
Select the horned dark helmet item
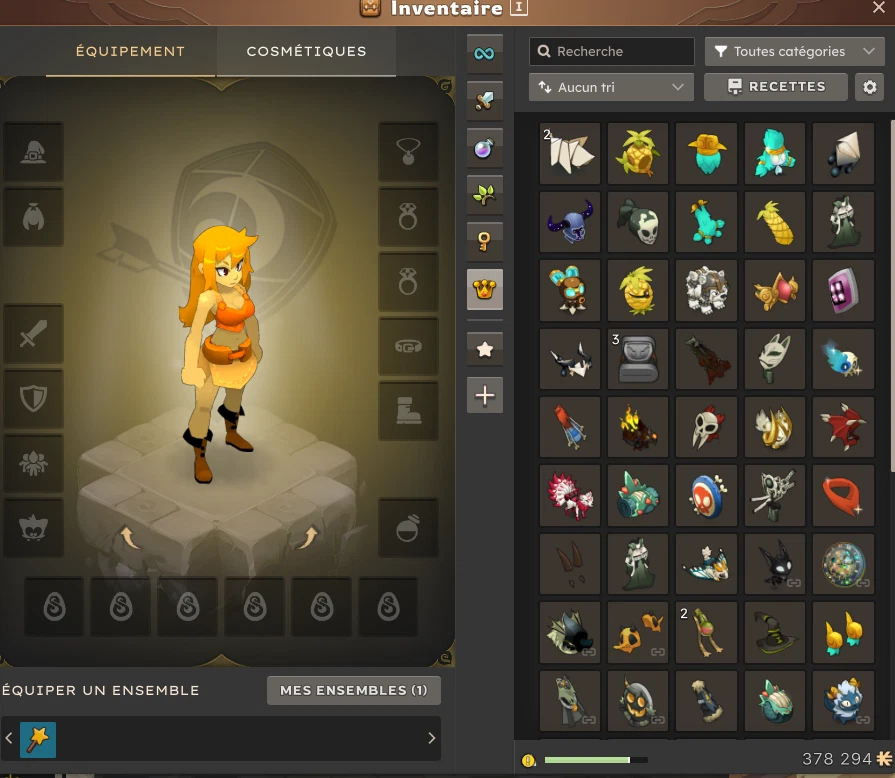(x=570, y=222)
